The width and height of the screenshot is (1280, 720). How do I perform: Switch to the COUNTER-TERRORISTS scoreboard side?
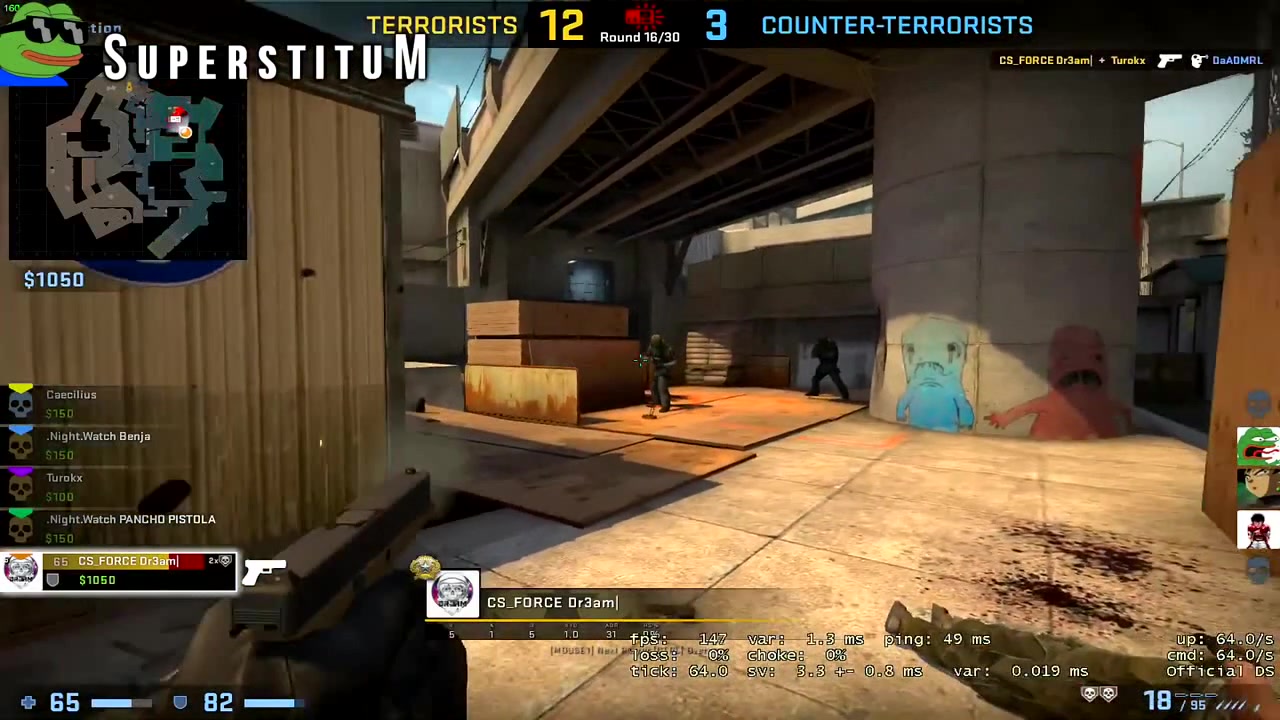[x=897, y=25]
